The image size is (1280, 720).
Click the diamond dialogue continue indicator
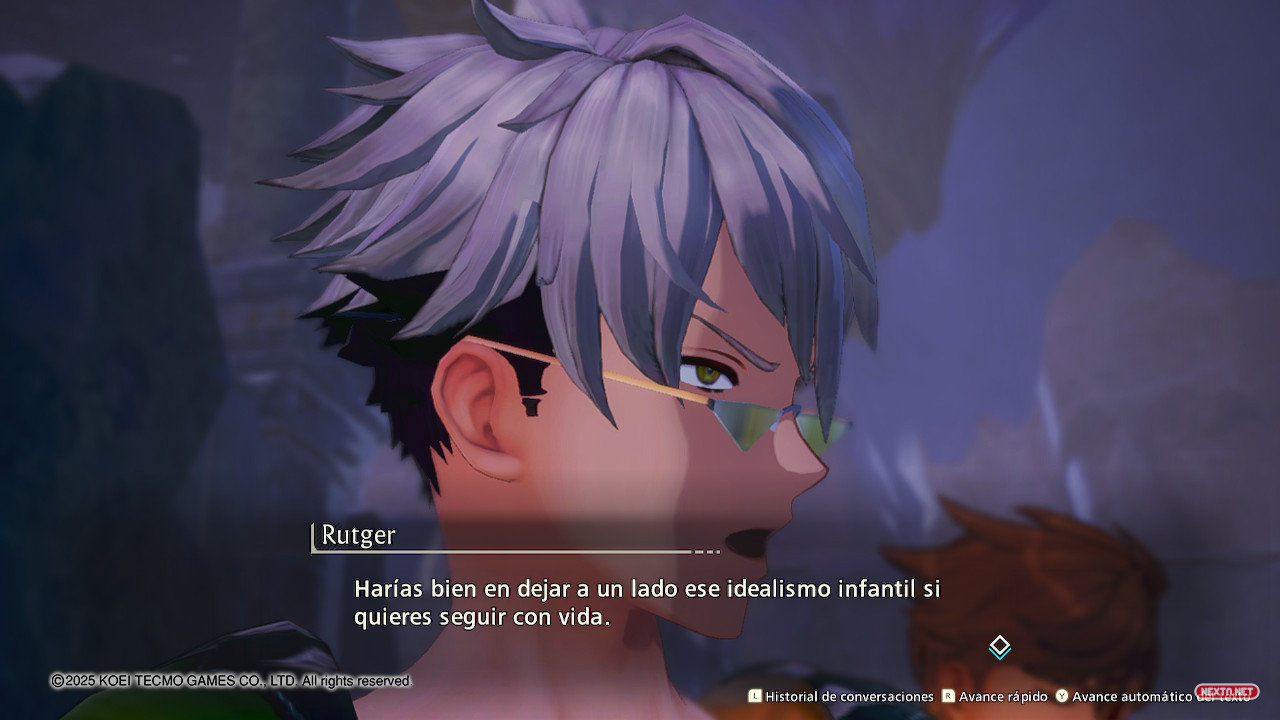coord(999,647)
